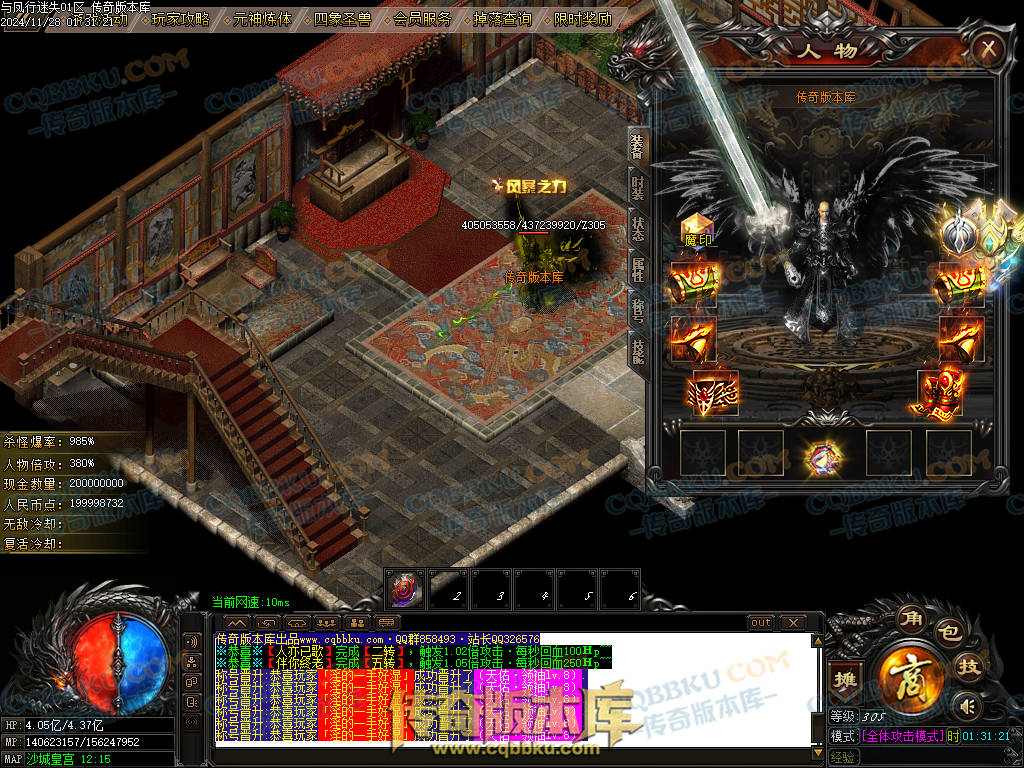Toggle the sound speaker button

[x=965, y=707]
